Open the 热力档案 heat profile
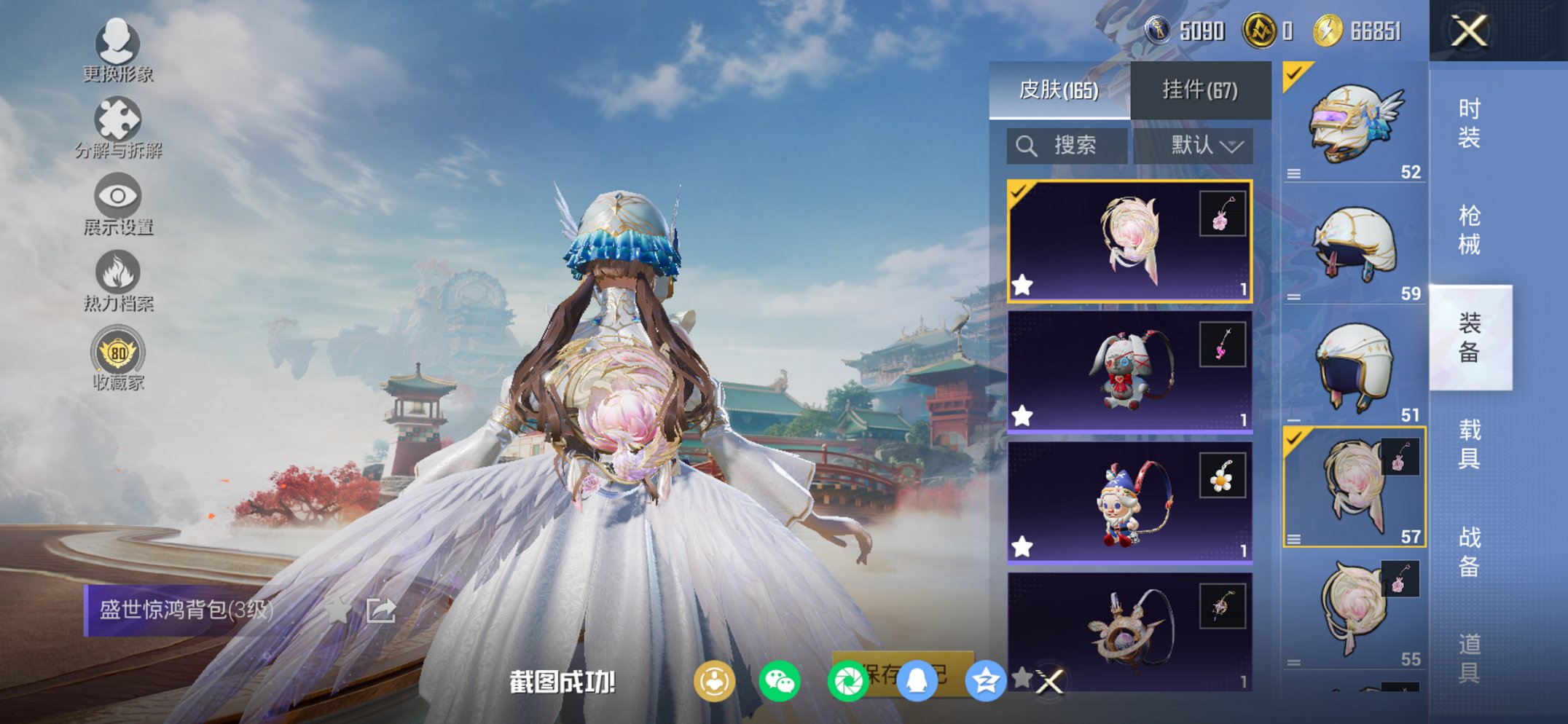 point(118,273)
